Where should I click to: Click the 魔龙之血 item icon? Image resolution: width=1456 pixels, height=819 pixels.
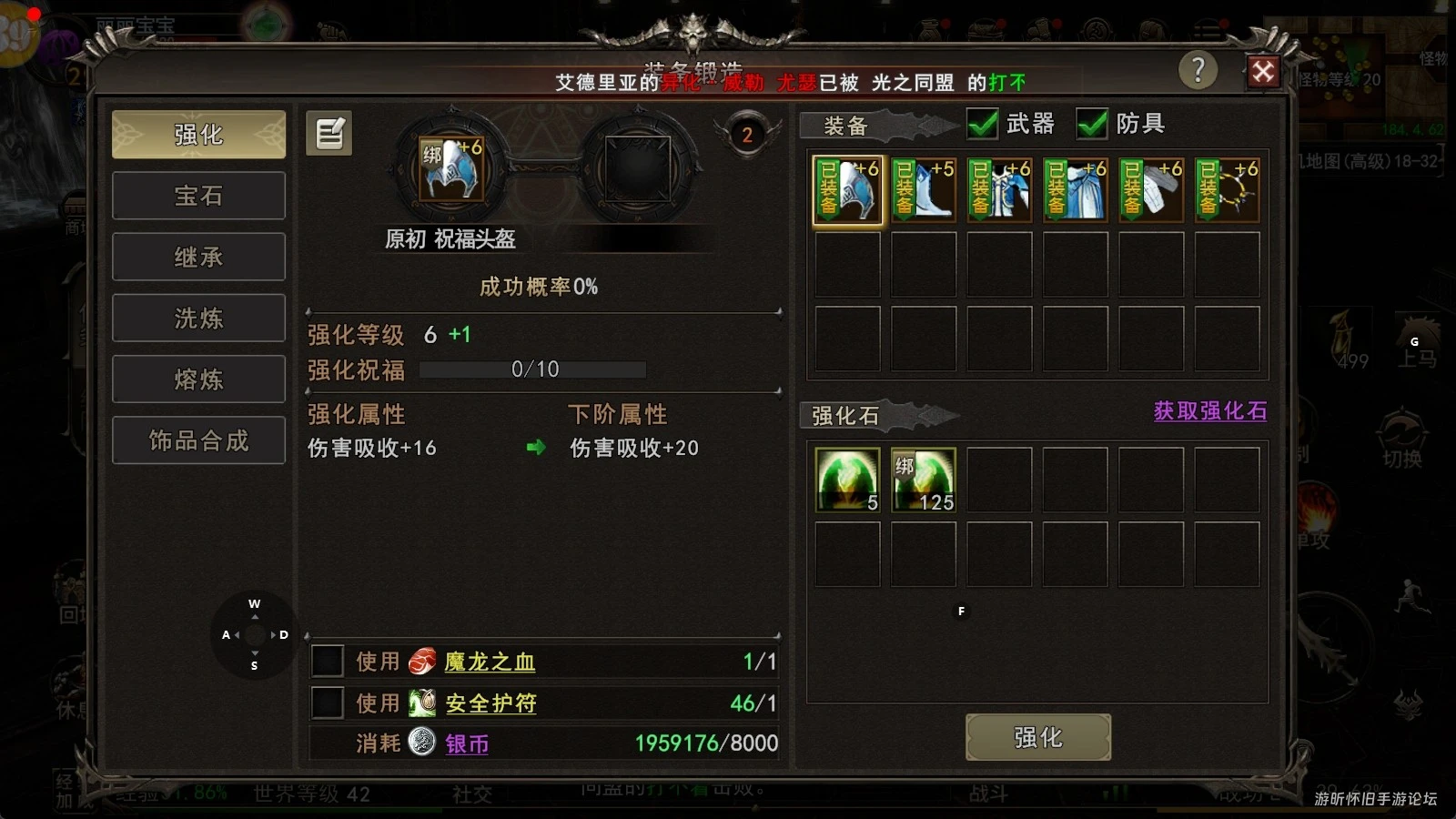tap(421, 662)
